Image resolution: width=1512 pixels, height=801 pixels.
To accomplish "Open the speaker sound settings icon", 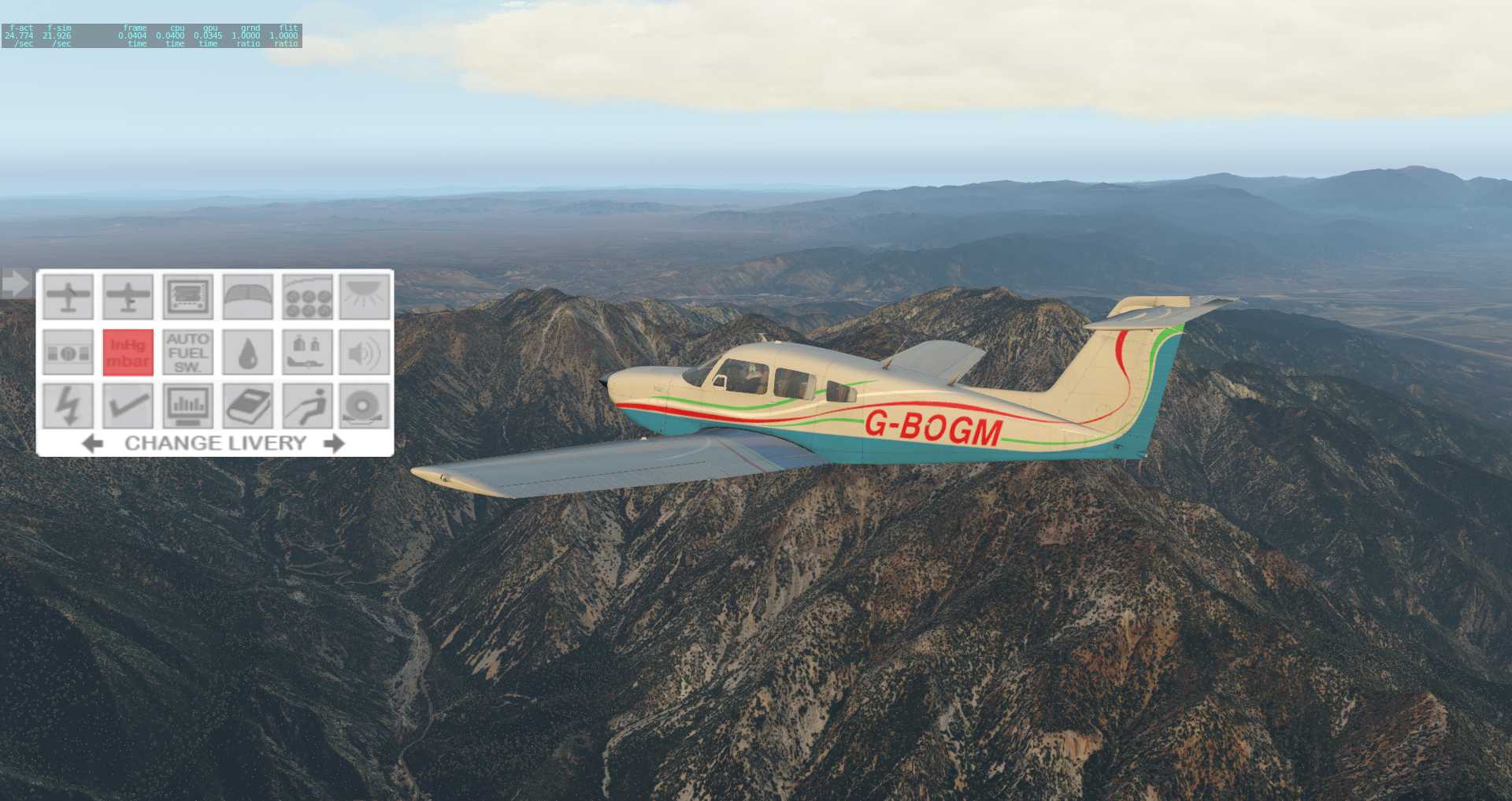I will pos(365,352).
